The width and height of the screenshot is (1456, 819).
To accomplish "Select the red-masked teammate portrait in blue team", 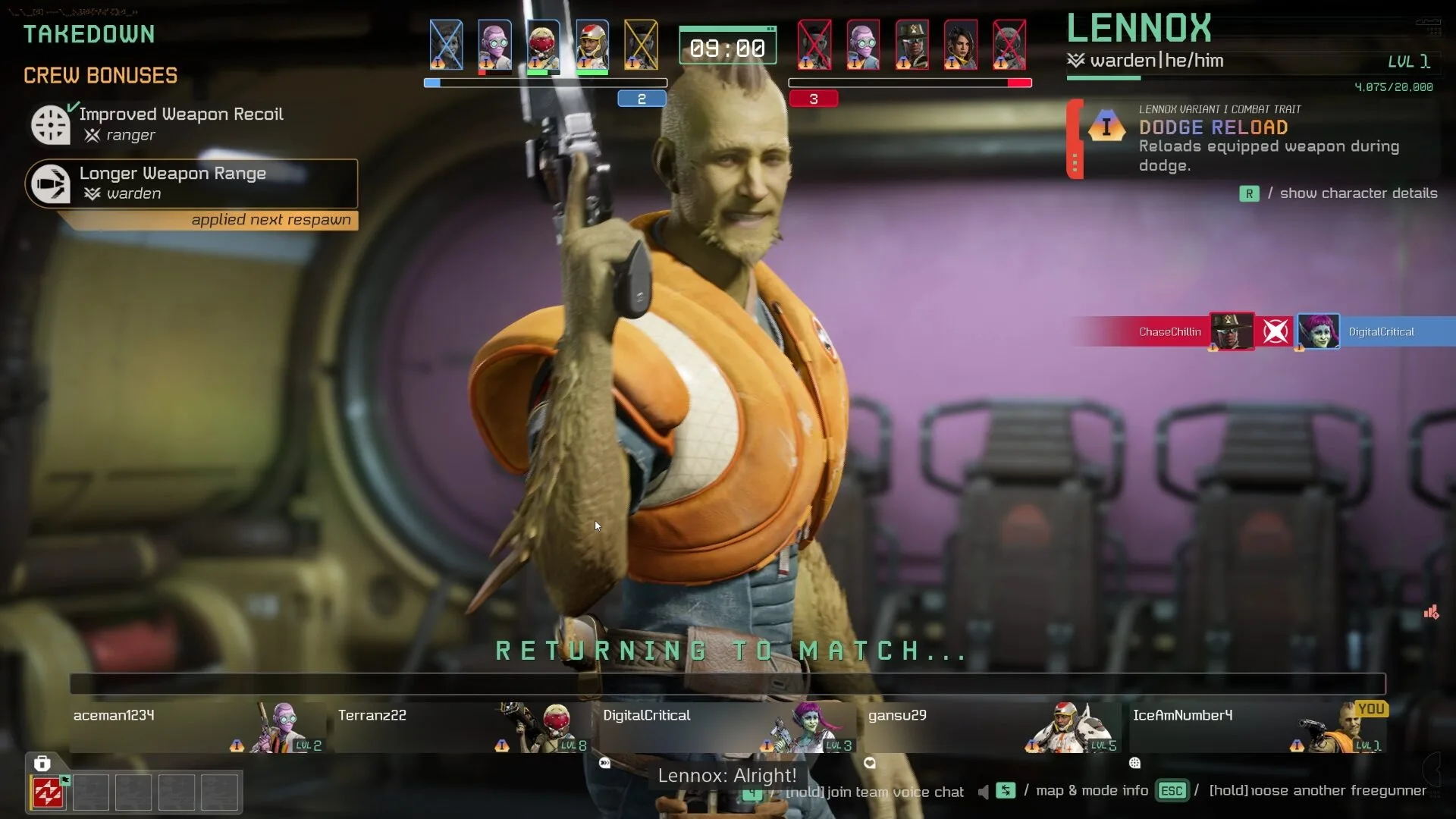I will point(543,45).
